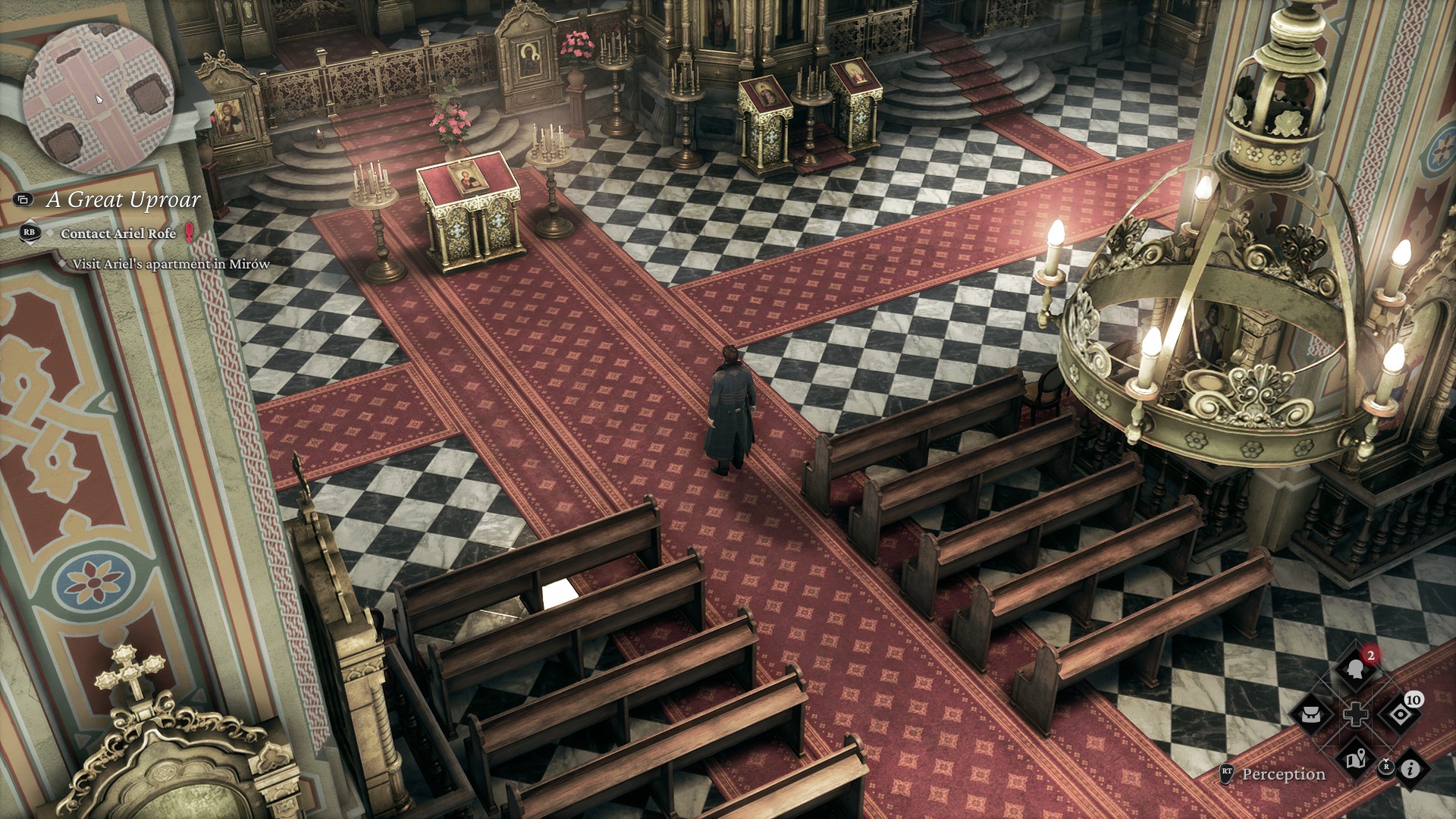This screenshot has width=1456, height=819.
Task: Open the information 'i' icon
Action: point(1410,769)
